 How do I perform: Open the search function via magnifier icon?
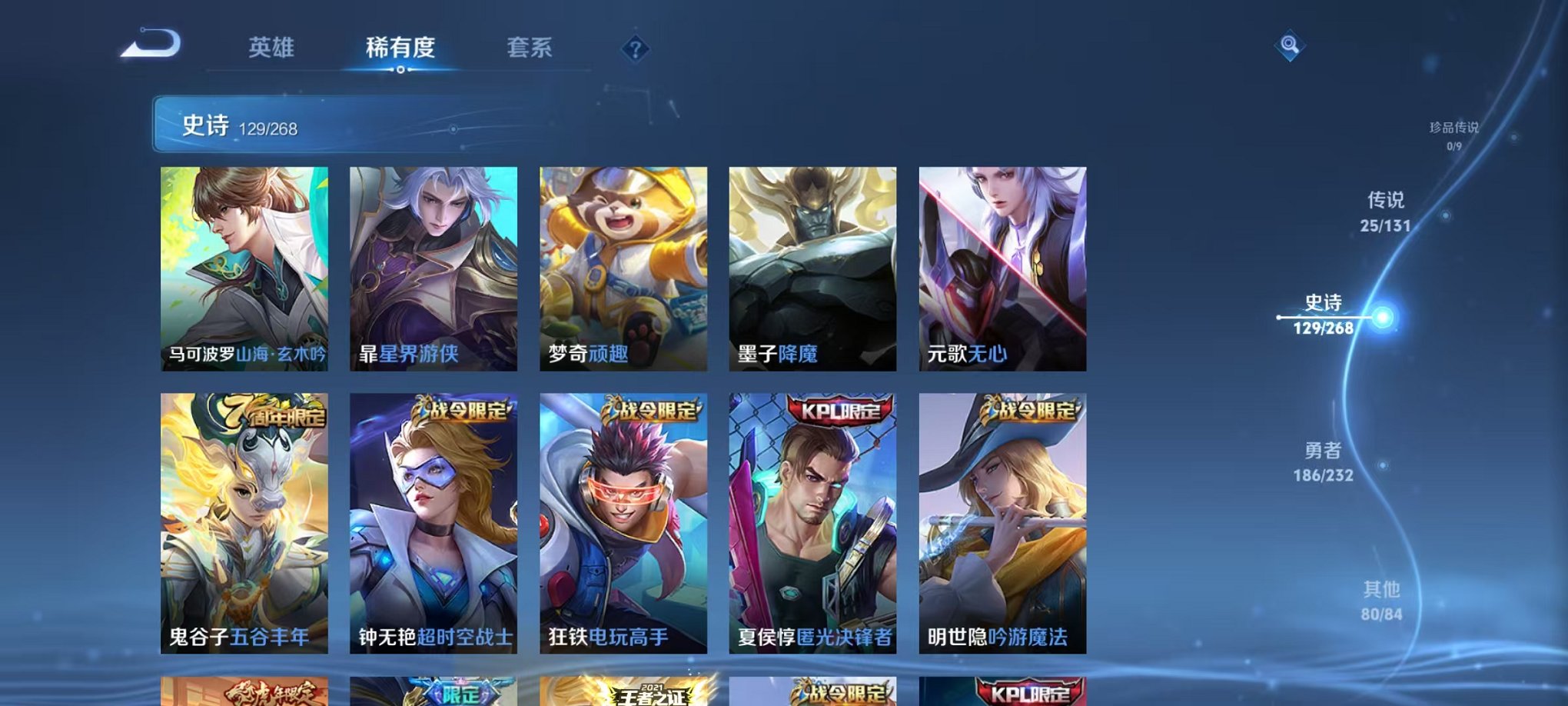pos(1288,44)
